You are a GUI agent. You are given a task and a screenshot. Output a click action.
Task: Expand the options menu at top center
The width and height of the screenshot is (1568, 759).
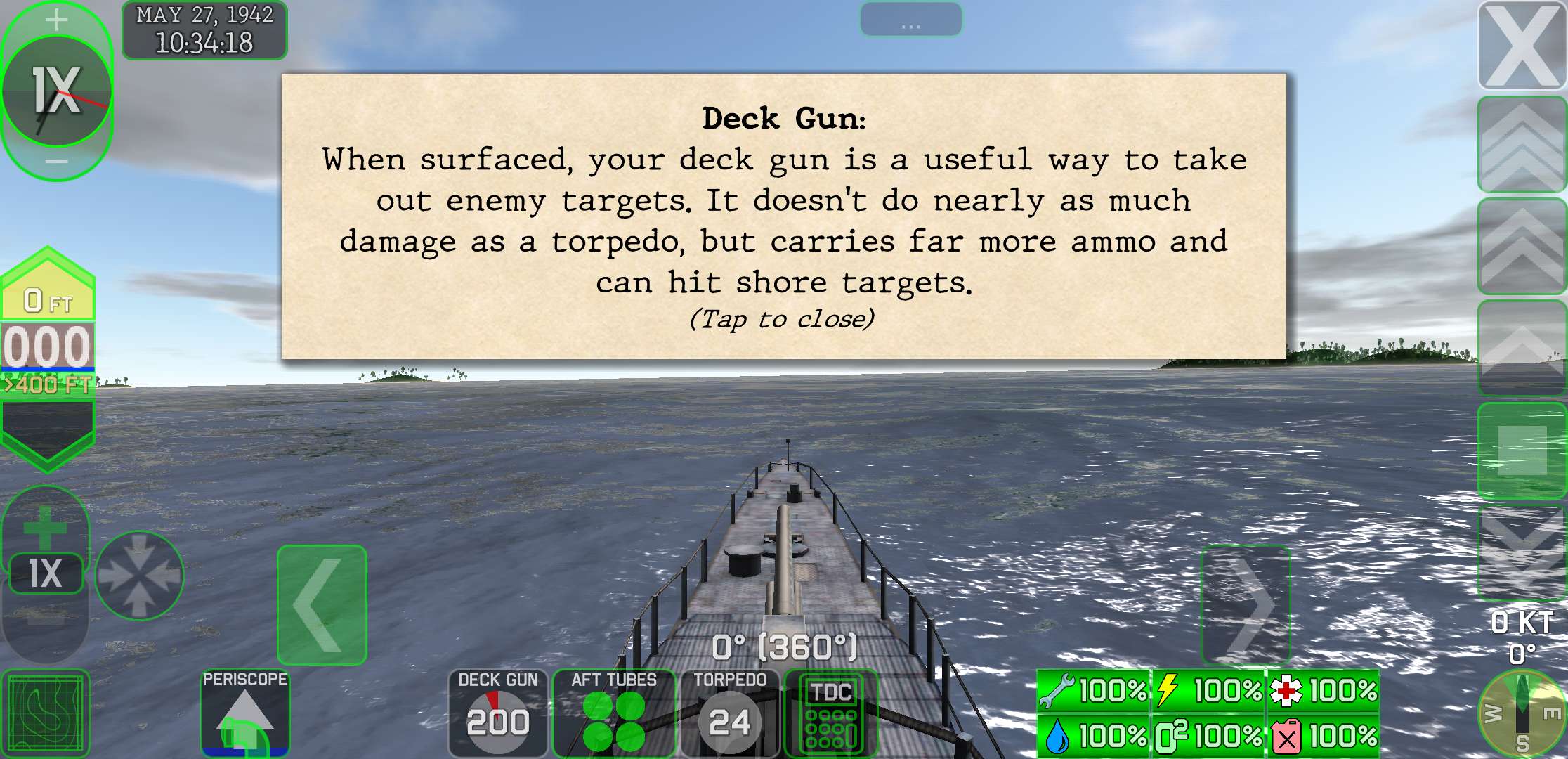[911, 19]
